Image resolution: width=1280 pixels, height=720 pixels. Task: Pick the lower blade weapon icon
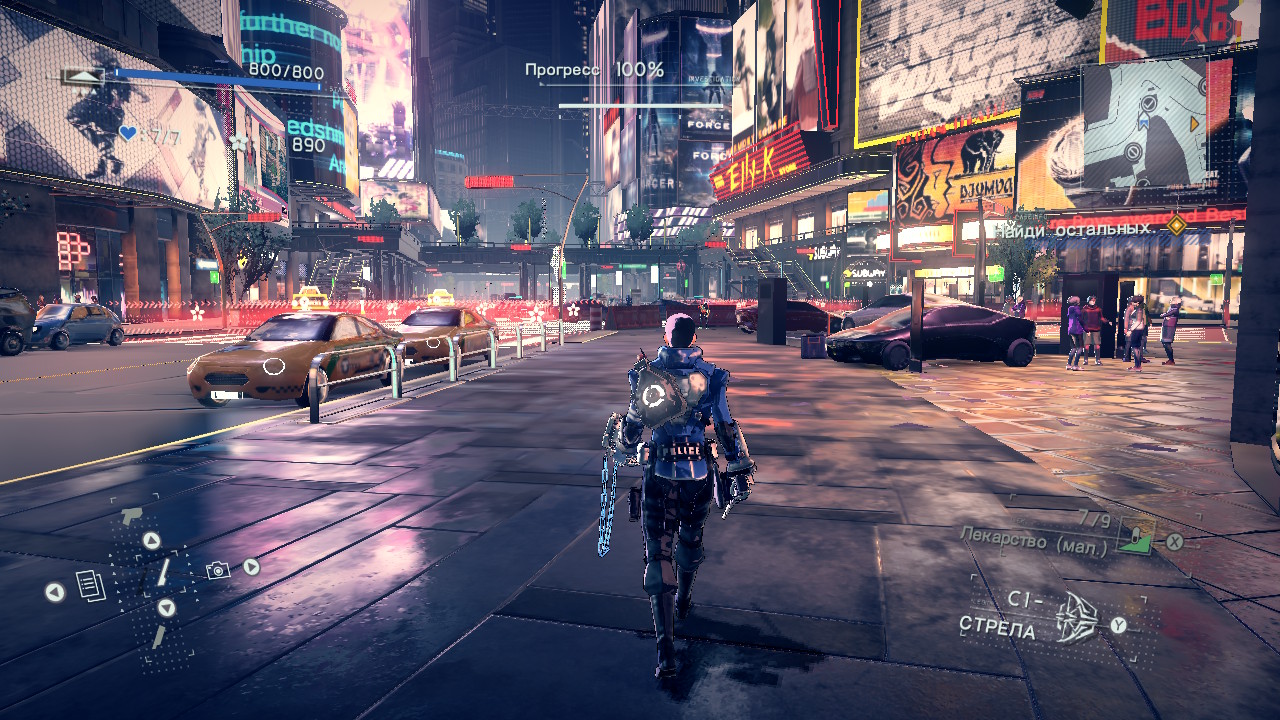pos(159,635)
